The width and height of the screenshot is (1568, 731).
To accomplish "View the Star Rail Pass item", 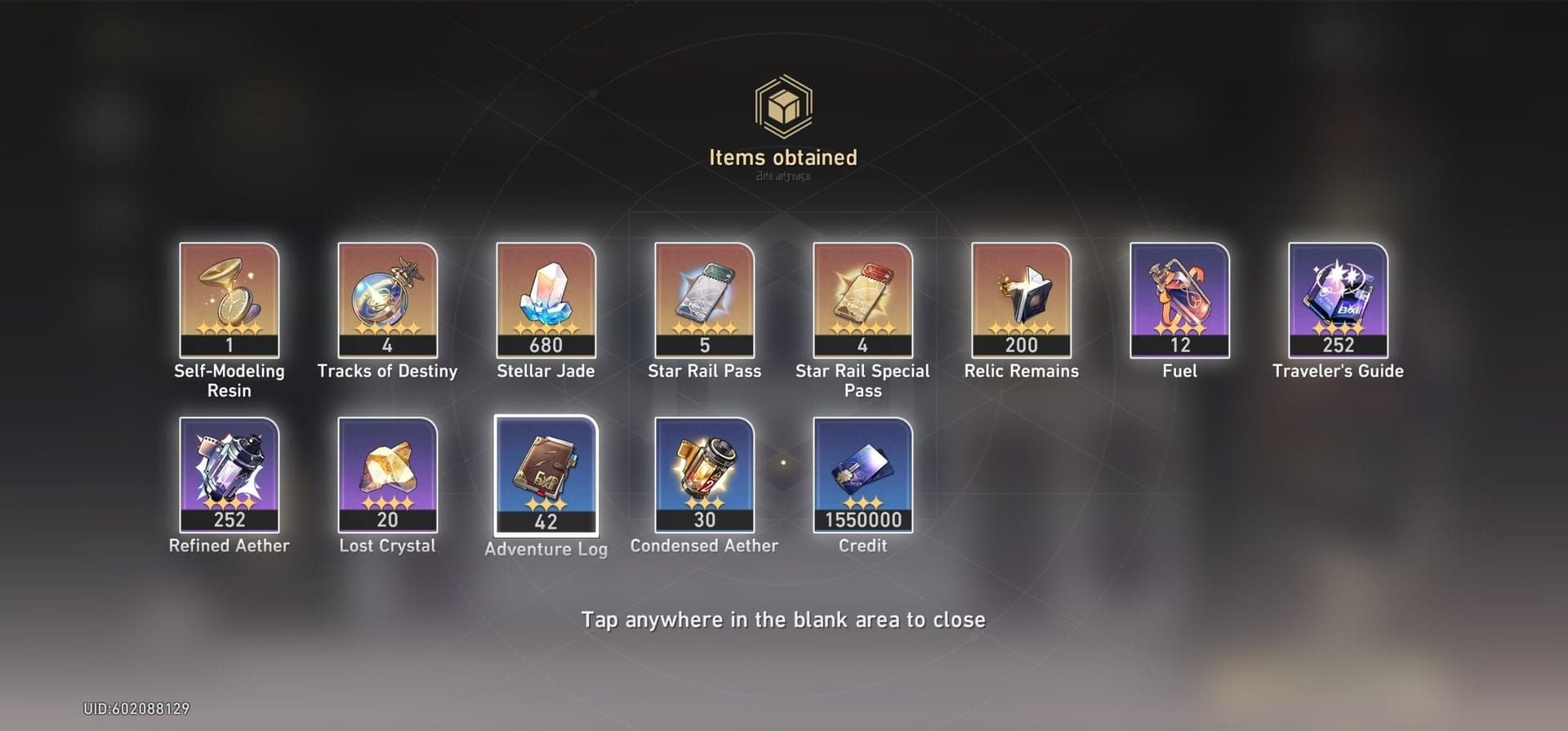I will point(705,300).
